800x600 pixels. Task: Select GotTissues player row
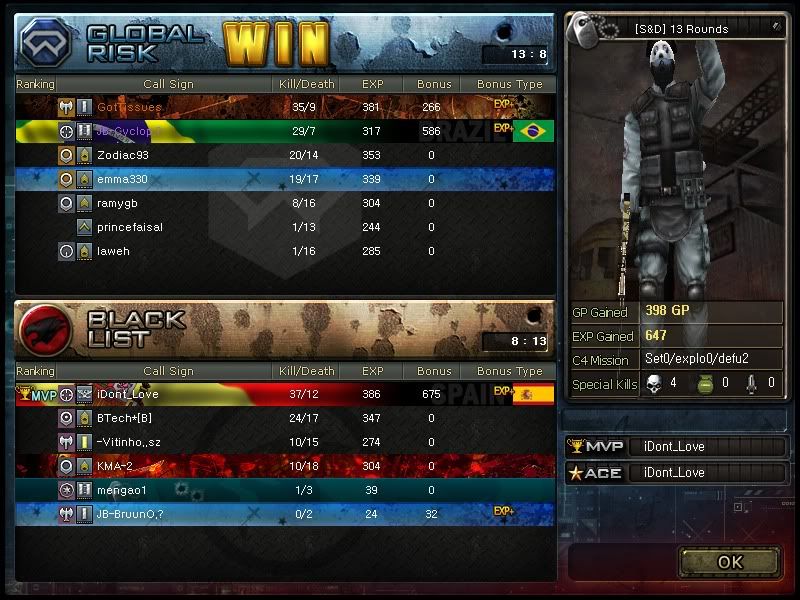coord(285,107)
